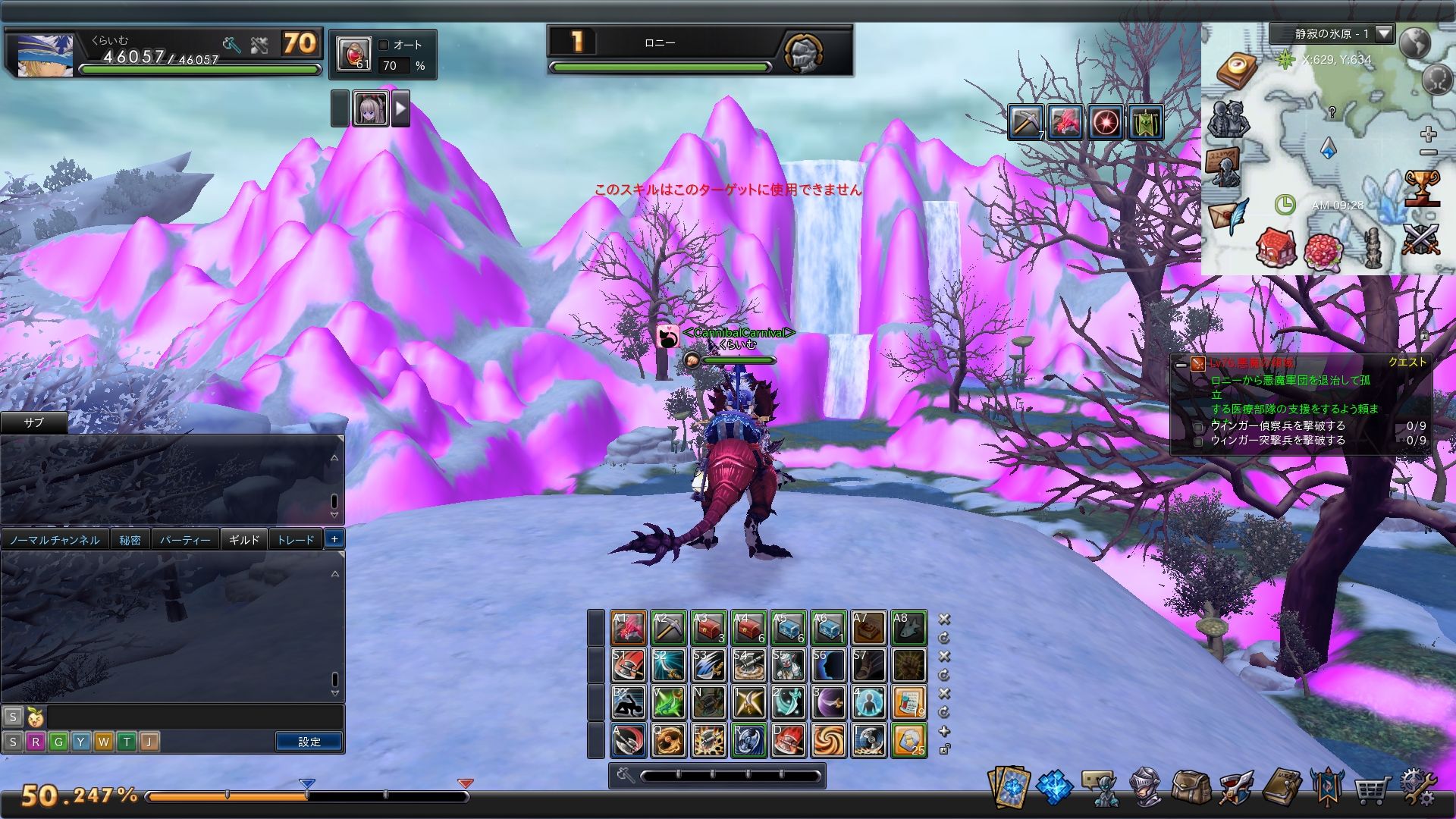Viewport: 1456px width, 819px height.
Task: Click the 設定 chat settings button
Action: click(309, 742)
